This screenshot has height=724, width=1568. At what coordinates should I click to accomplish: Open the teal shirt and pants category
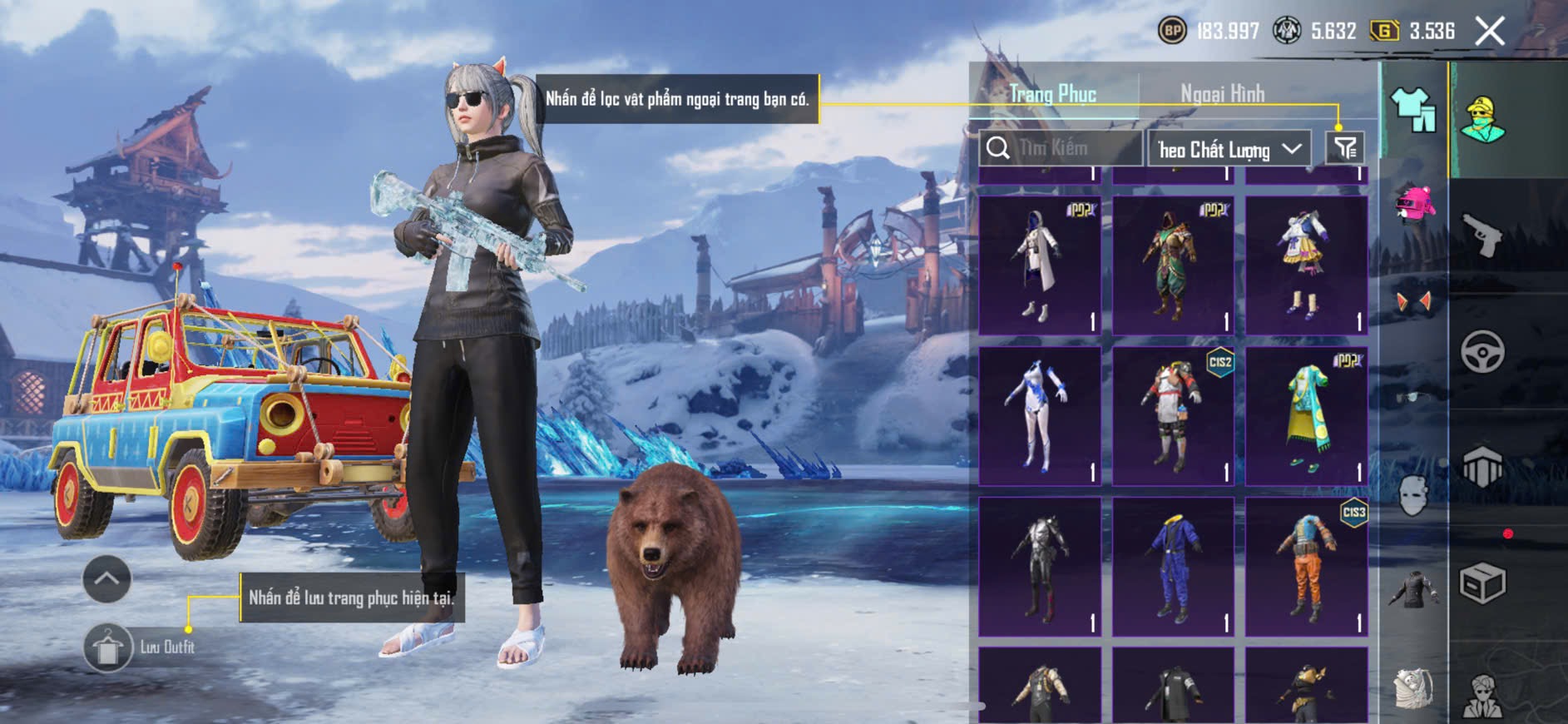[1413, 110]
